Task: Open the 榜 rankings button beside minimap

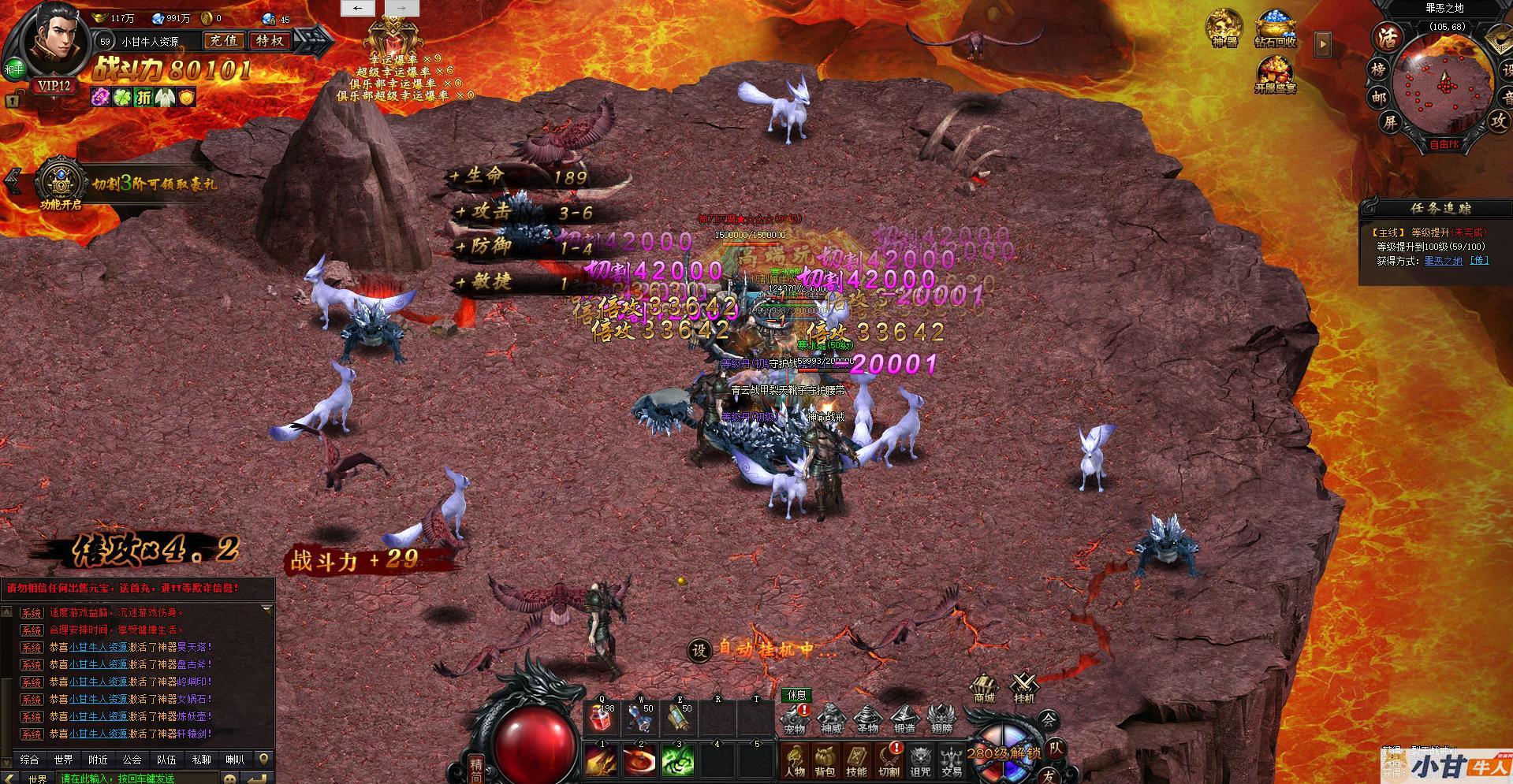Action: coord(1378,69)
